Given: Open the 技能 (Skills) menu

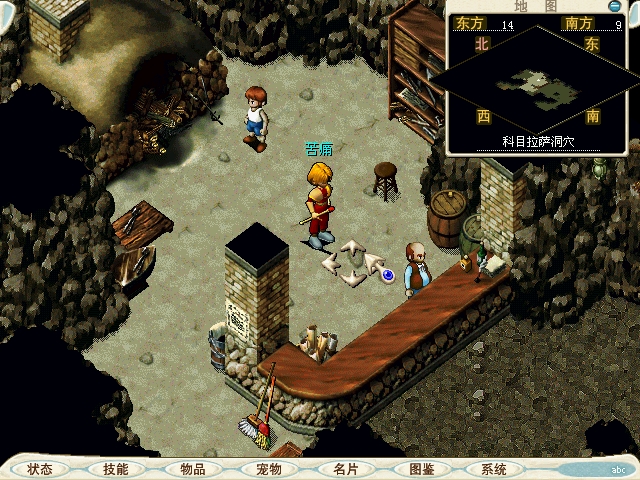Looking at the screenshot, I should (x=115, y=469).
